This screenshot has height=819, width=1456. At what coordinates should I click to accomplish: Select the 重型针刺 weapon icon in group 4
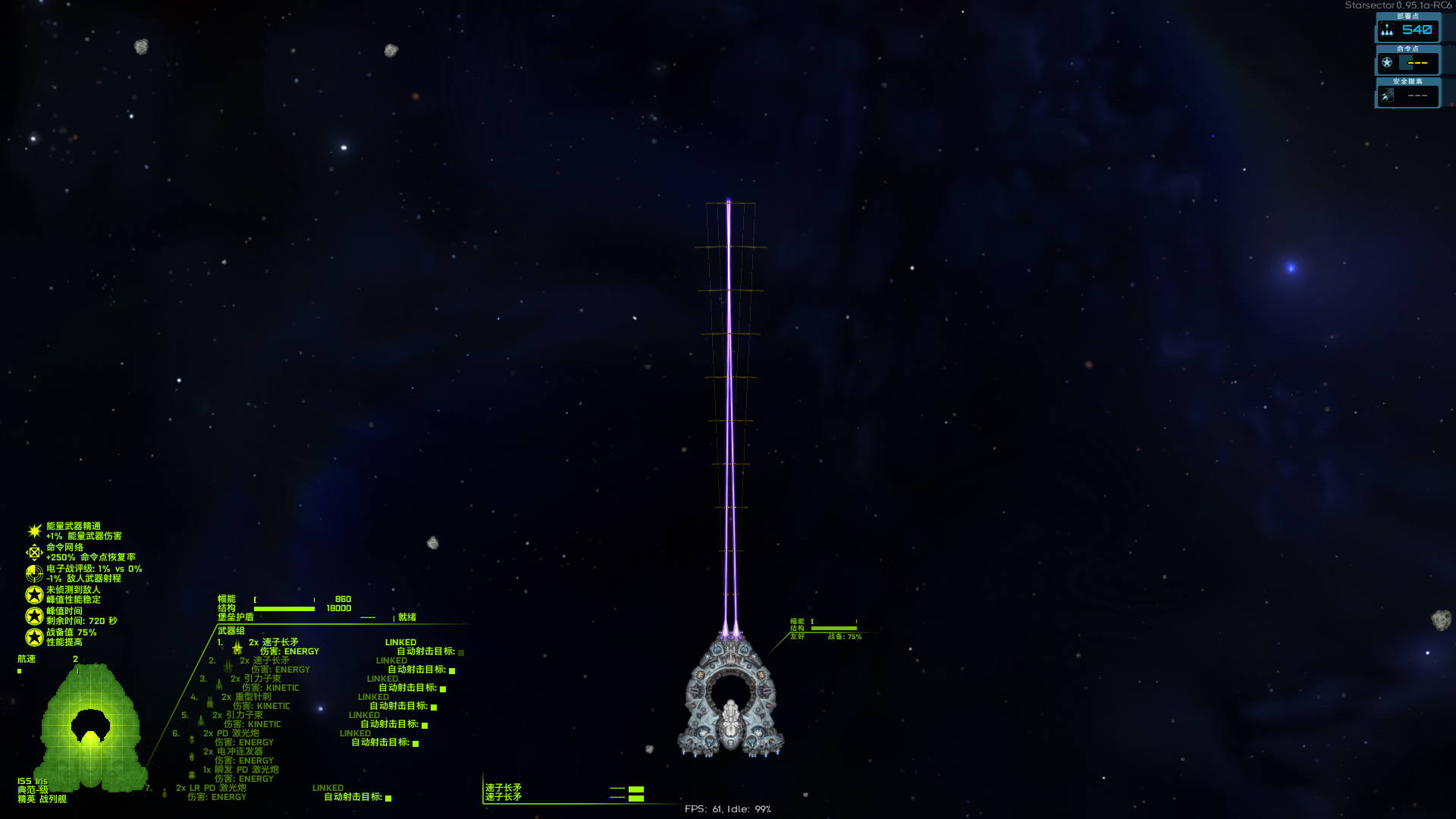[x=210, y=702]
